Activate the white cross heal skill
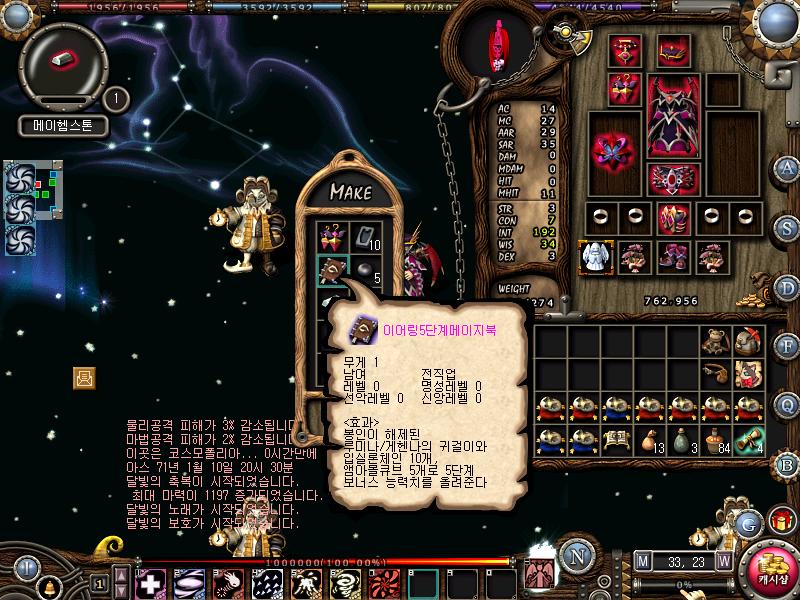Viewport: 800px width, 600px height. click(151, 582)
